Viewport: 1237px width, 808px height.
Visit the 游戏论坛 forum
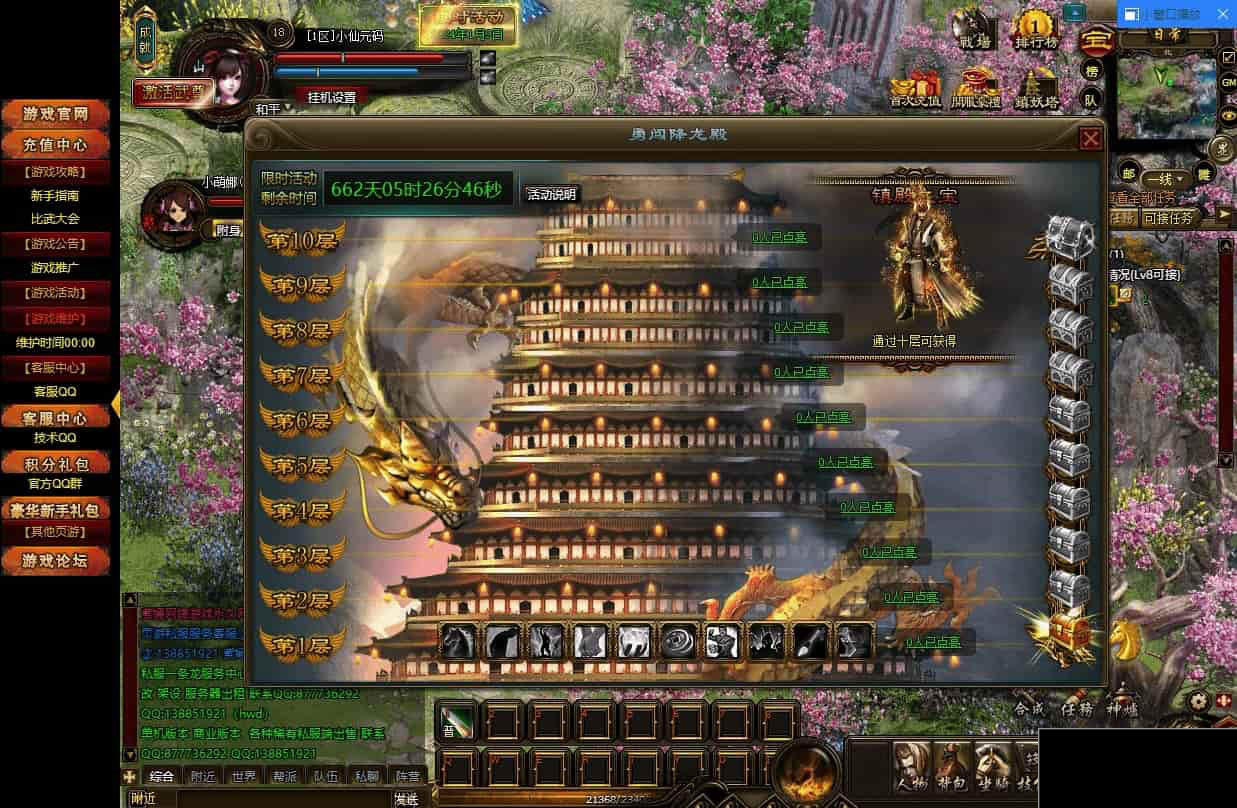(x=57, y=560)
